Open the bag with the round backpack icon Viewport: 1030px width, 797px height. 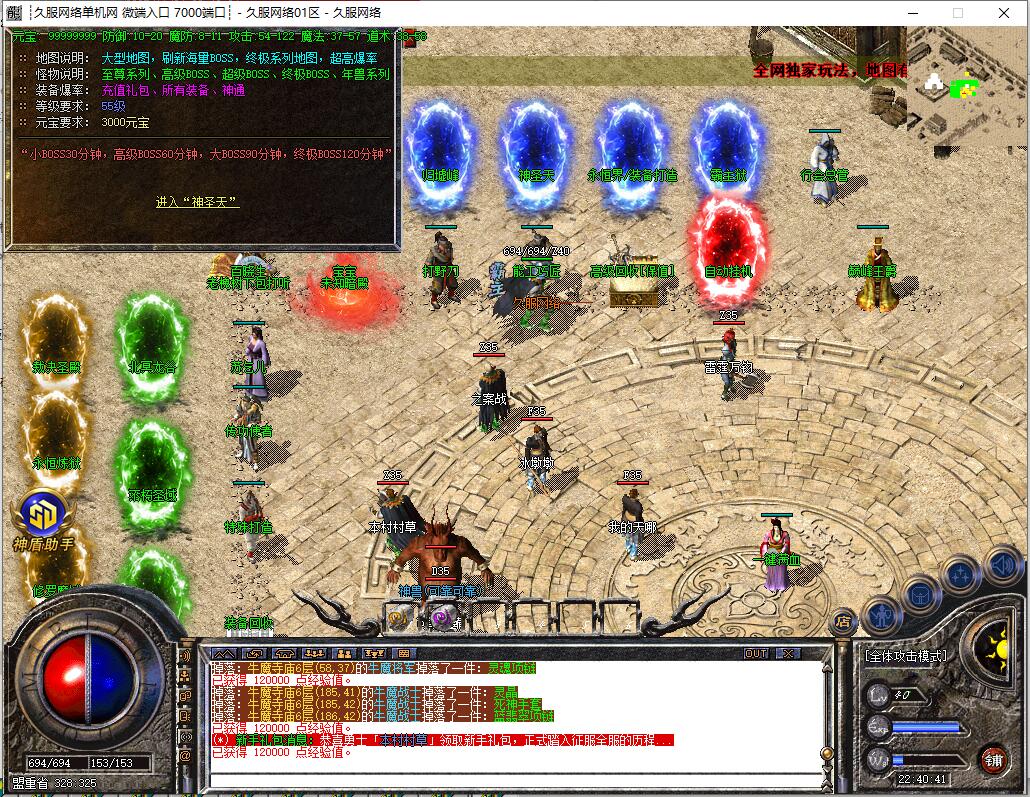point(921,594)
